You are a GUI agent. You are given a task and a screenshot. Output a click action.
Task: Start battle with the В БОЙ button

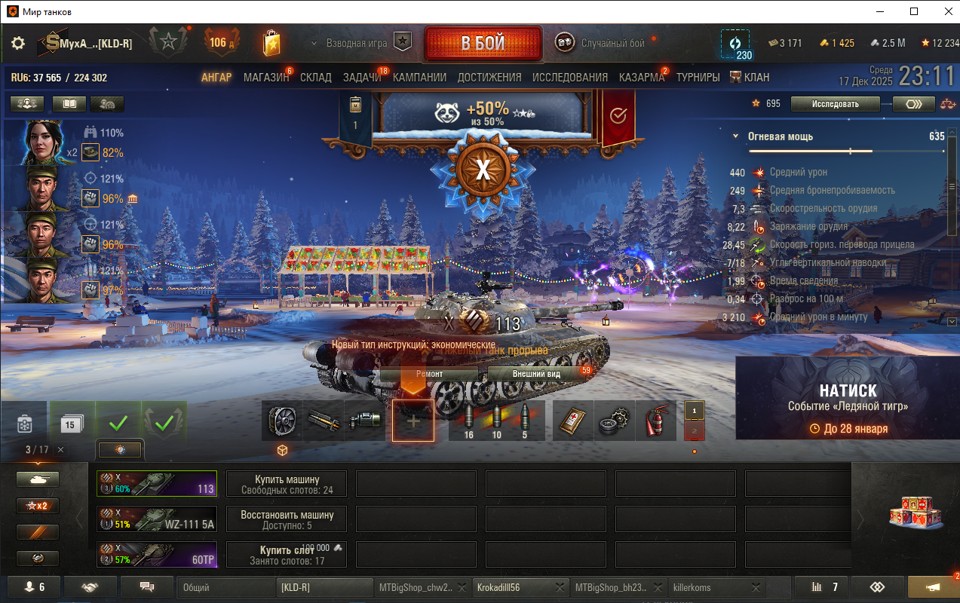[x=483, y=44]
